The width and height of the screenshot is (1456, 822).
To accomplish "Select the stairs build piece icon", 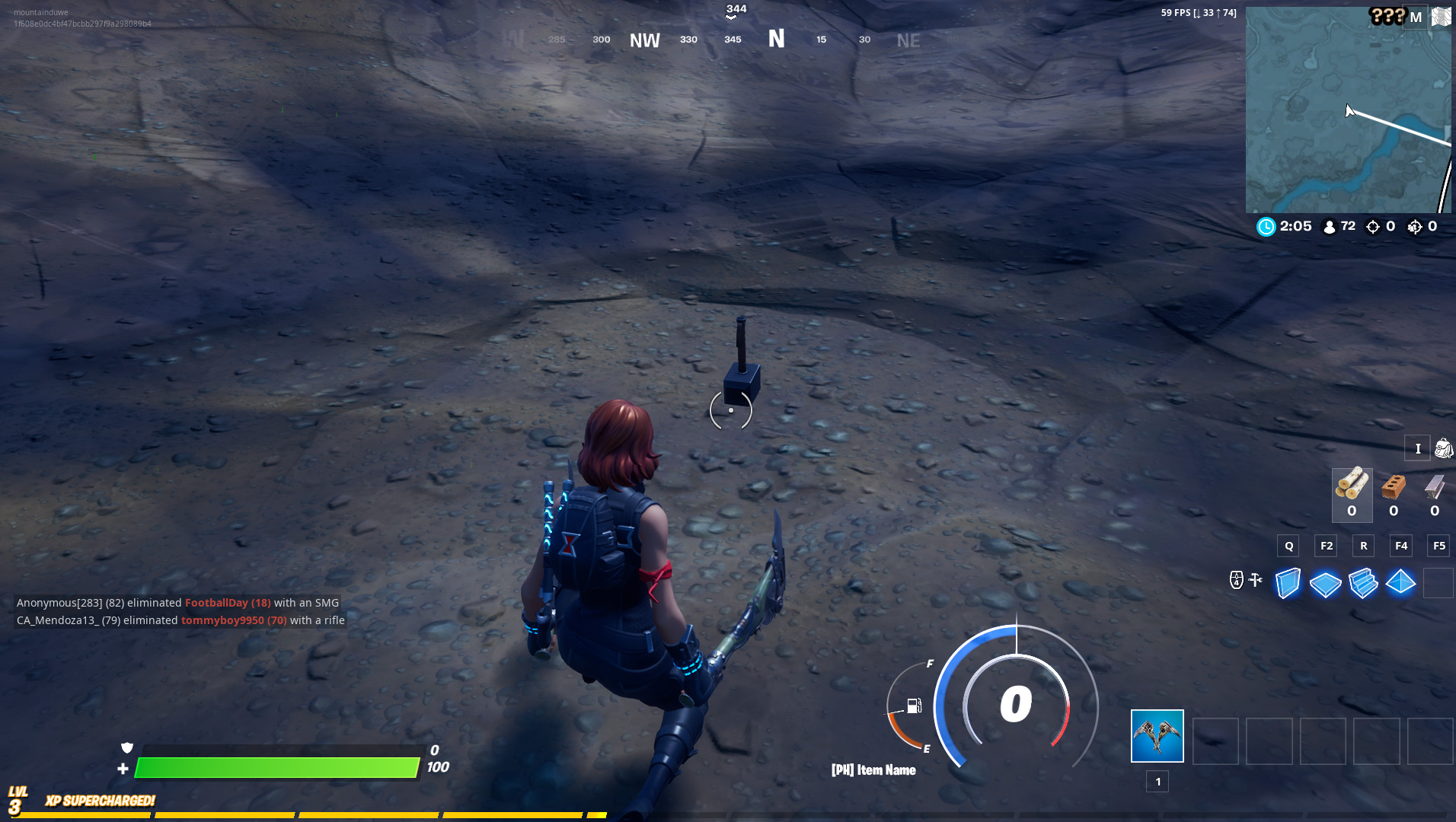I will tap(1363, 583).
